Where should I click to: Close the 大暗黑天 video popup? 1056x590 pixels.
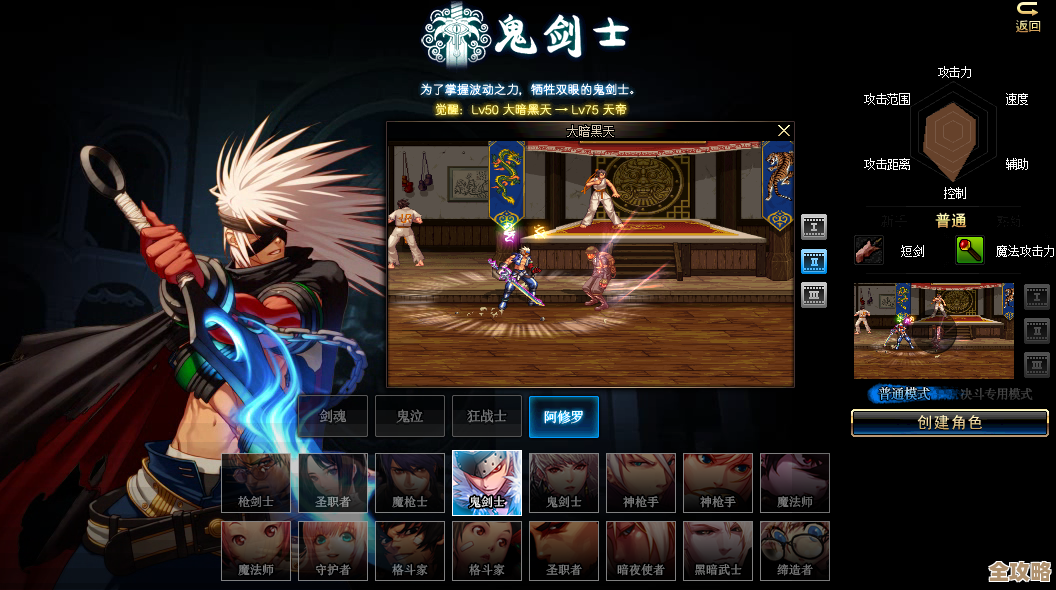point(784,131)
